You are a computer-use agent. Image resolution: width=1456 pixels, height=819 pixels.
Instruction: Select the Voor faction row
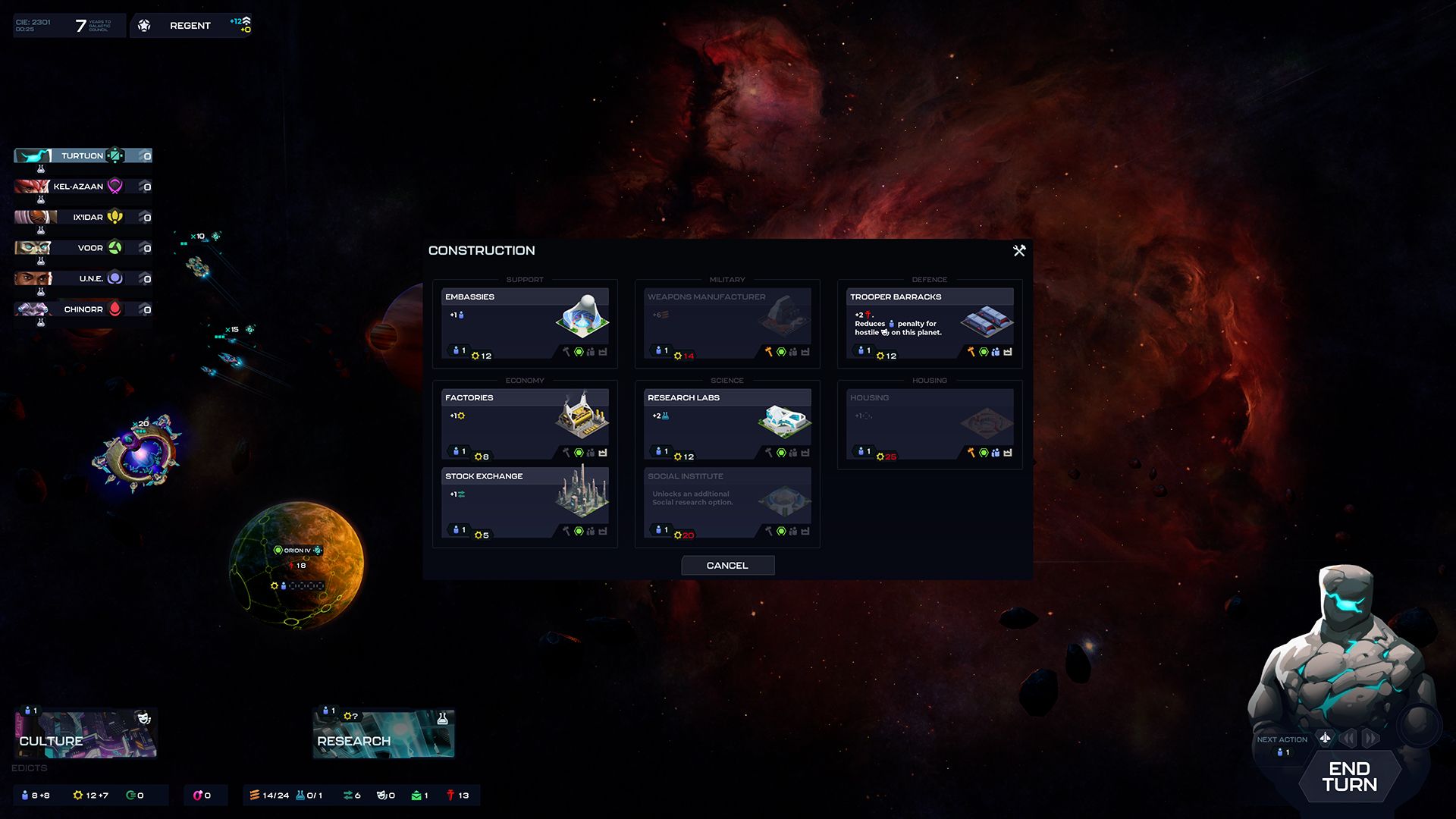[x=83, y=248]
